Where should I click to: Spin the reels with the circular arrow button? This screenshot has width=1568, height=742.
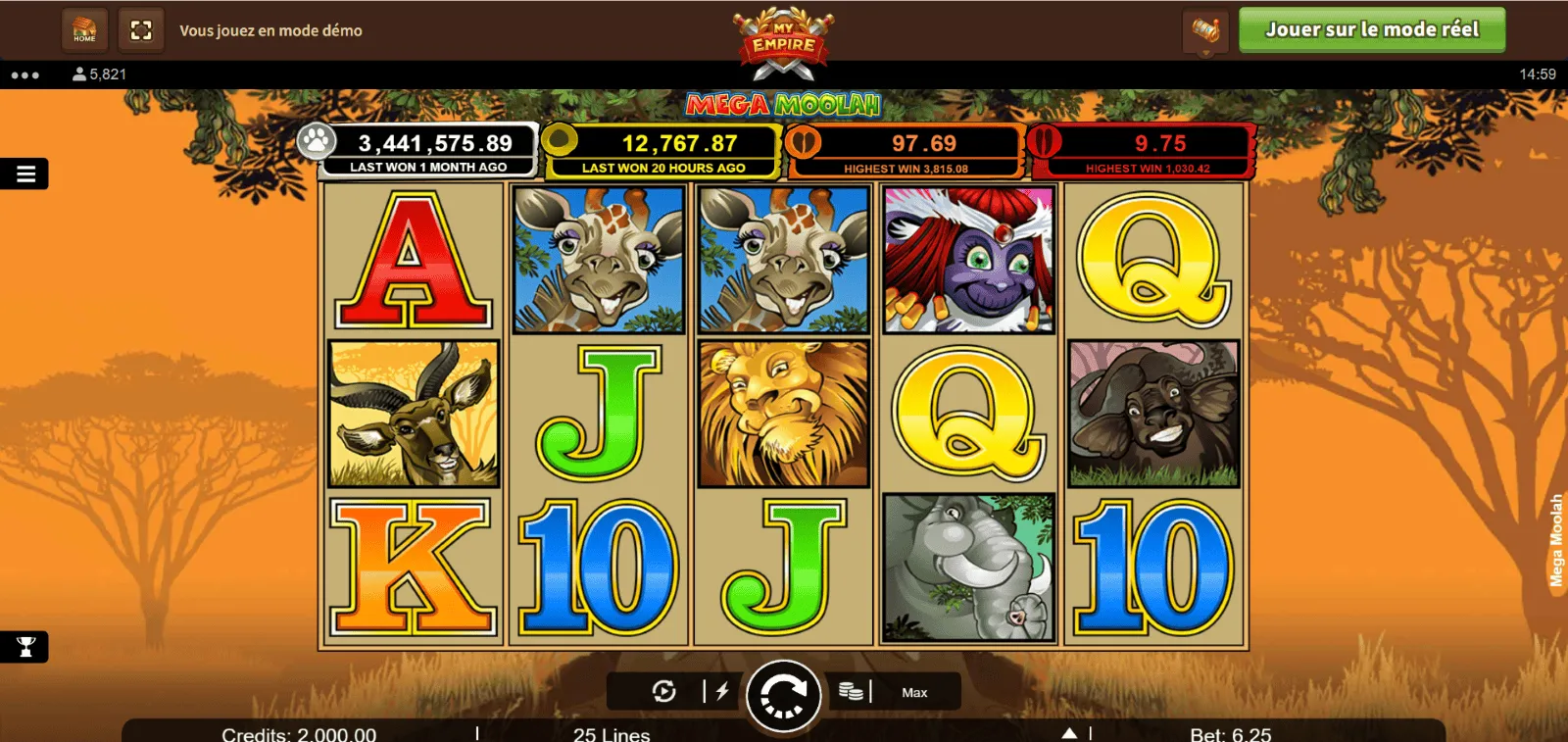[783, 695]
